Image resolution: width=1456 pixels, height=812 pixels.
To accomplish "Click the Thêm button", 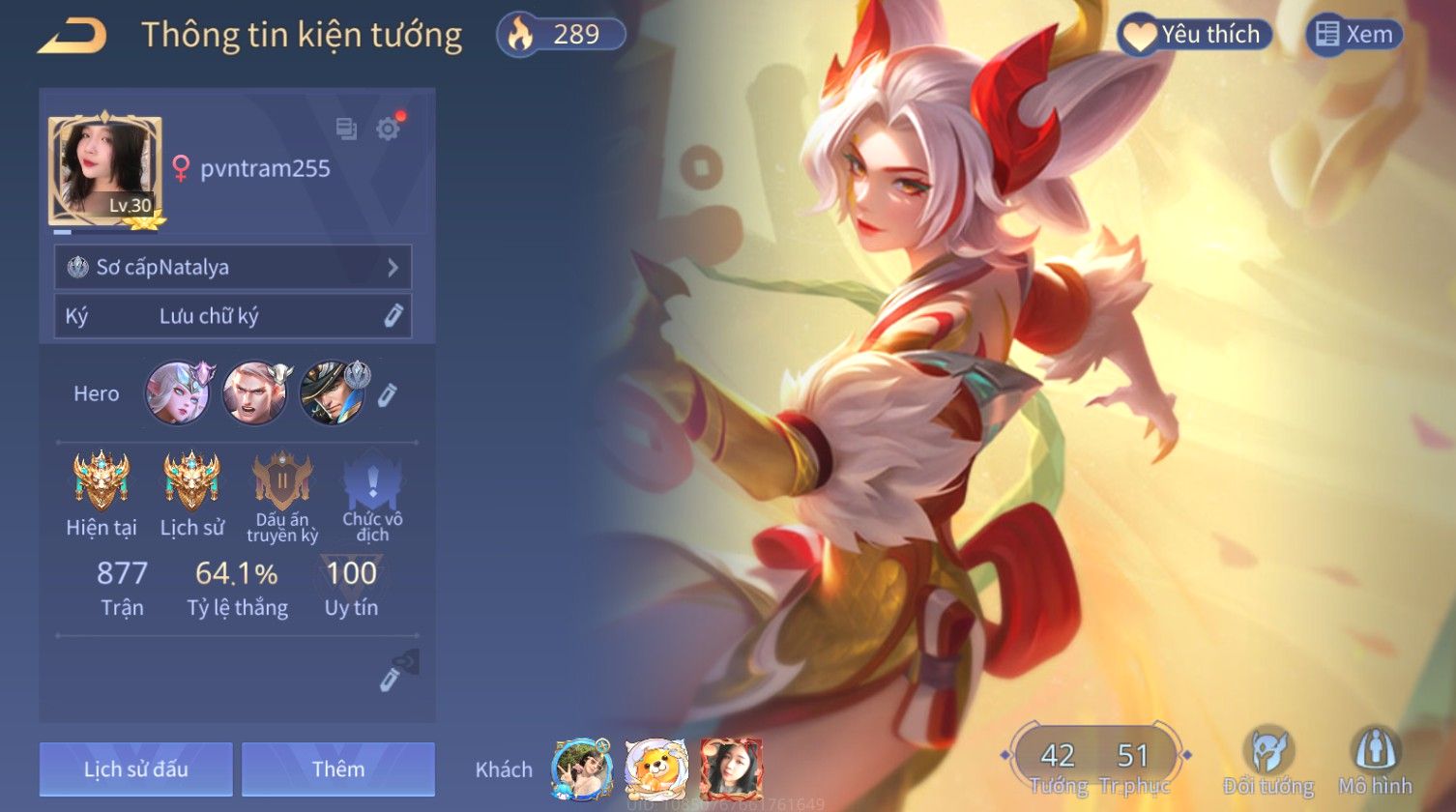I will click(x=338, y=769).
